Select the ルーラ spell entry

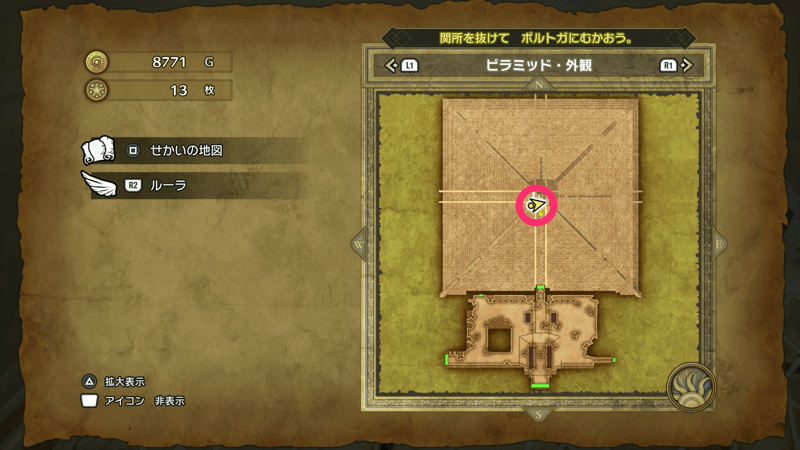(190, 185)
